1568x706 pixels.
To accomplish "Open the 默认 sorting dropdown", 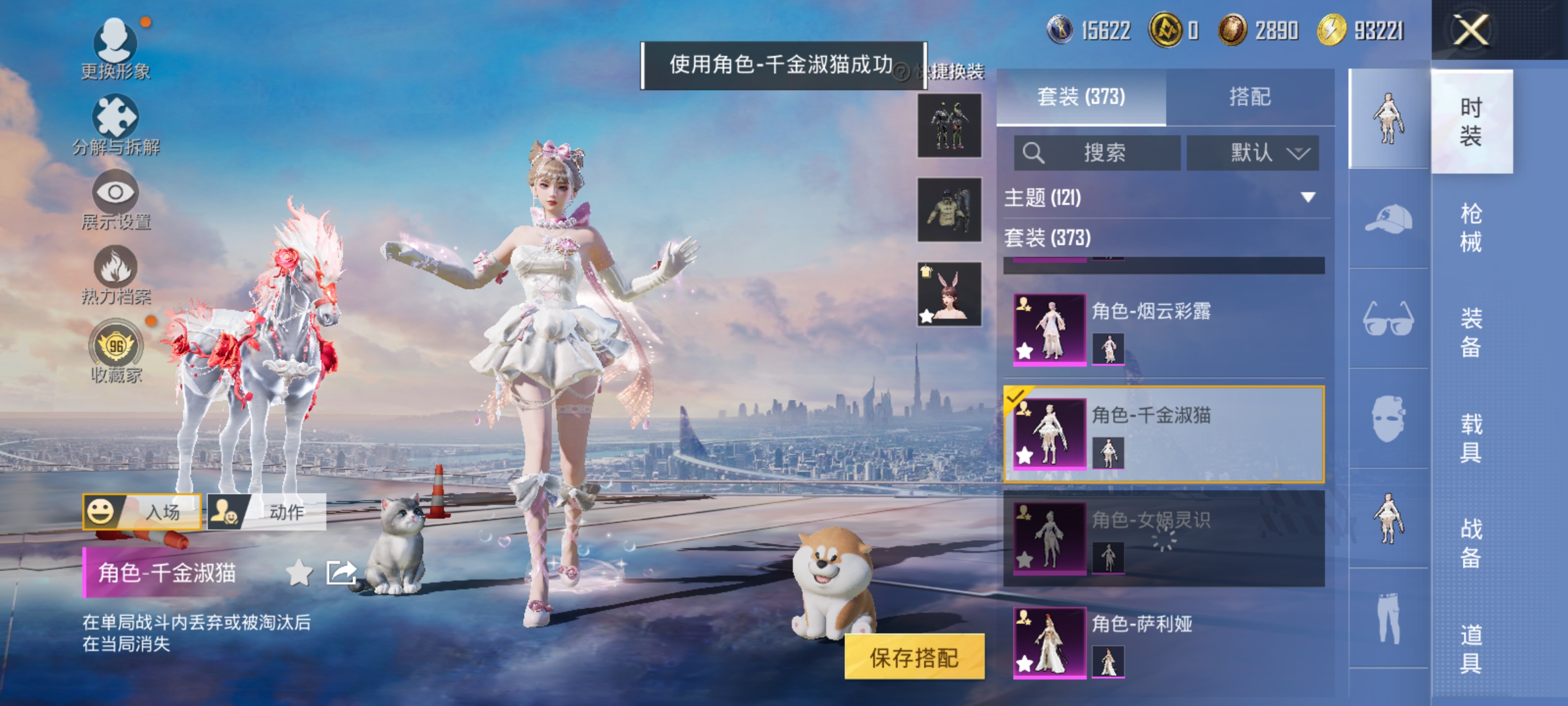I will 1253,153.
